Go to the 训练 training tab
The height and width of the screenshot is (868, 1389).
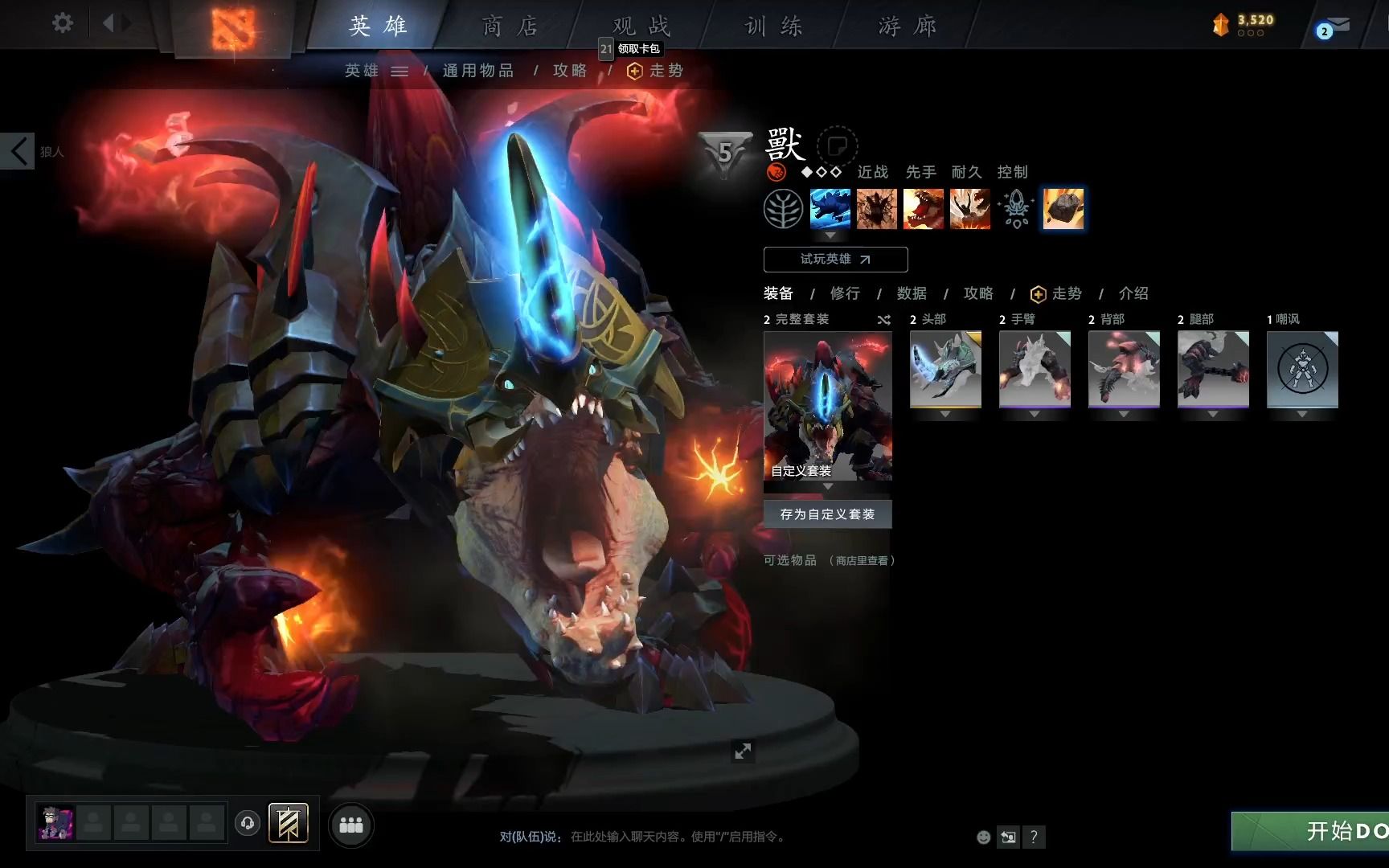coord(773,26)
